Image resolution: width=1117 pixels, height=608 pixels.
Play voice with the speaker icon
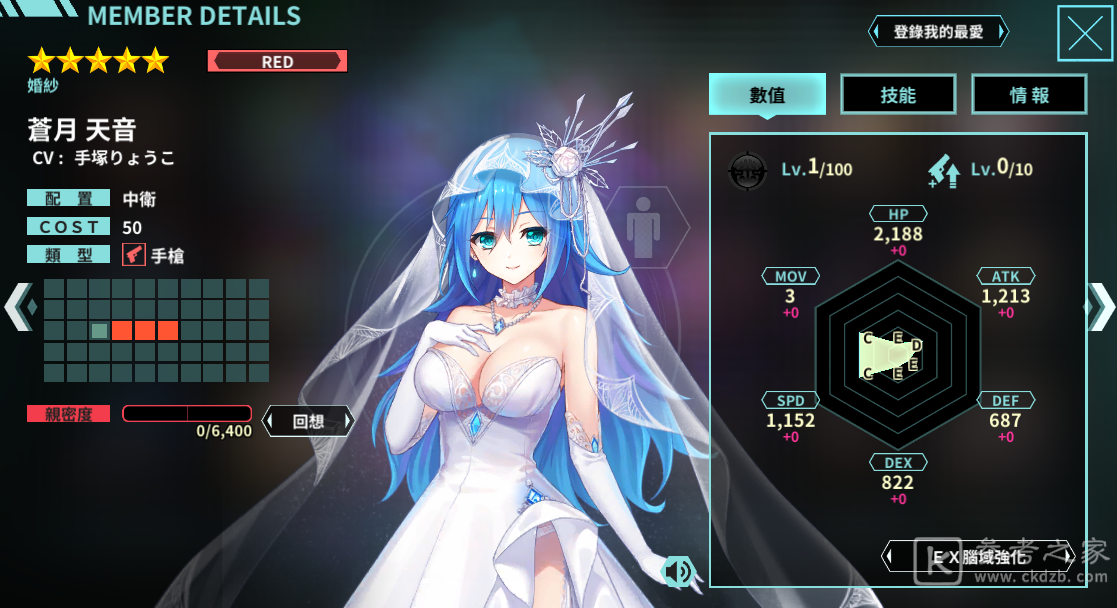(677, 571)
